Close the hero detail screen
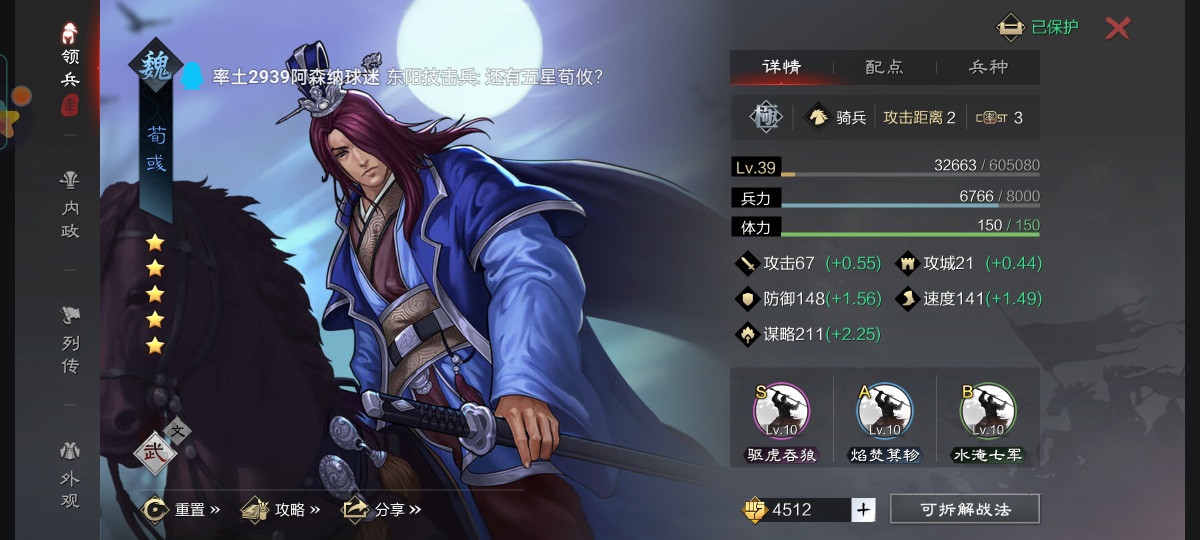1200x540 pixels. (1117, 28)
